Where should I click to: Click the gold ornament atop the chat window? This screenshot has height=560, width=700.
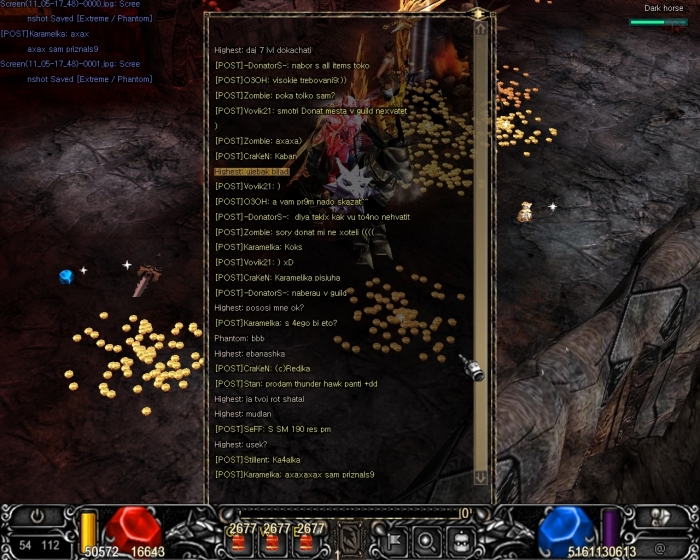click(480, 14)
